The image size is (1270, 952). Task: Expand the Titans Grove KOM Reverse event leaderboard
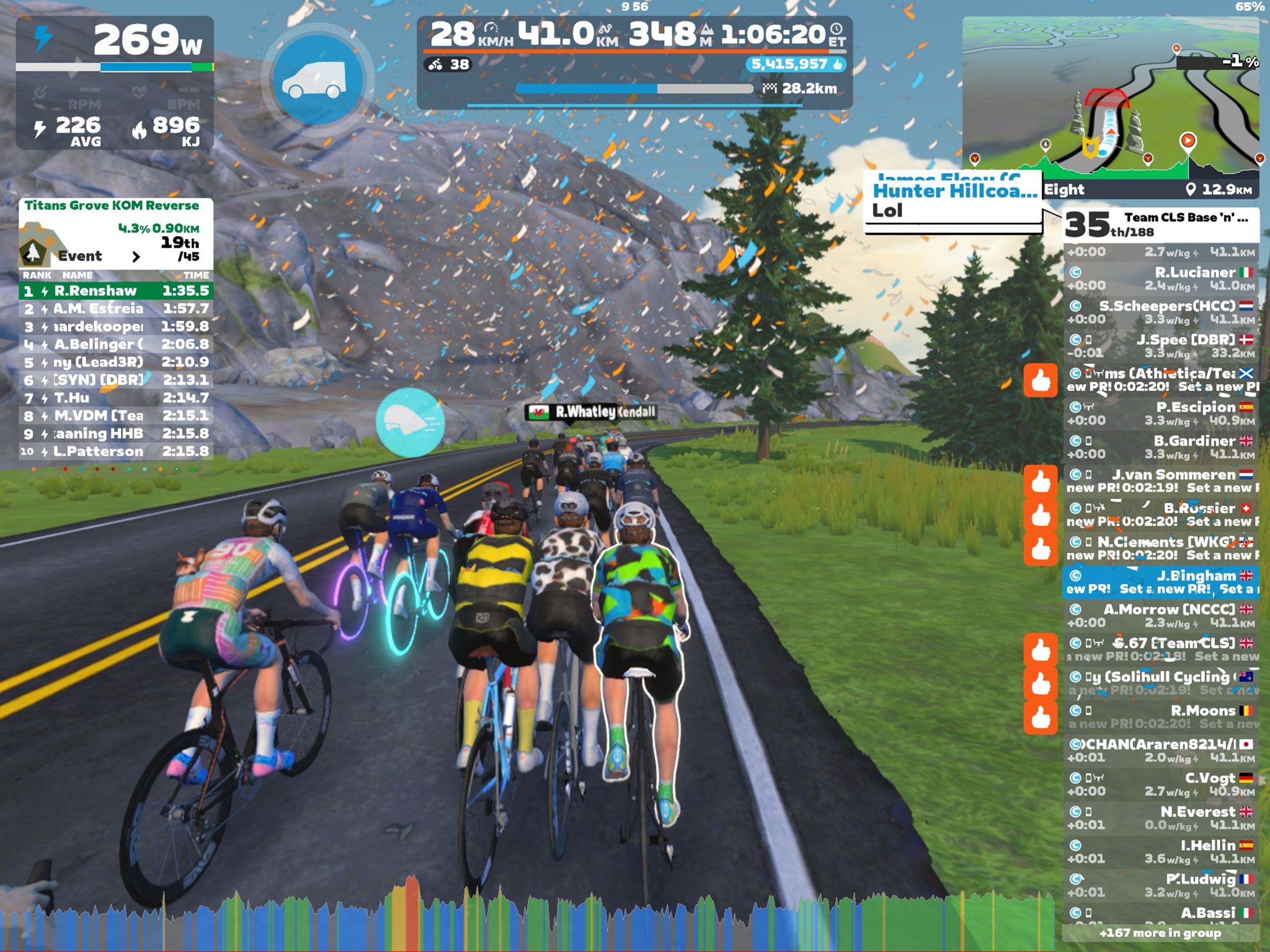[136, 256]
